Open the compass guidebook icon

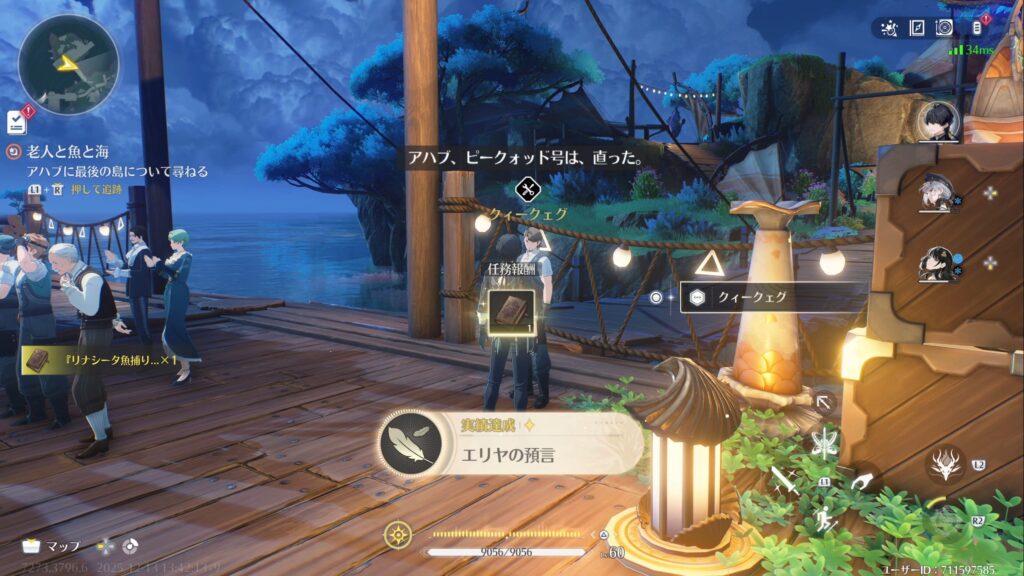point(916,28)
